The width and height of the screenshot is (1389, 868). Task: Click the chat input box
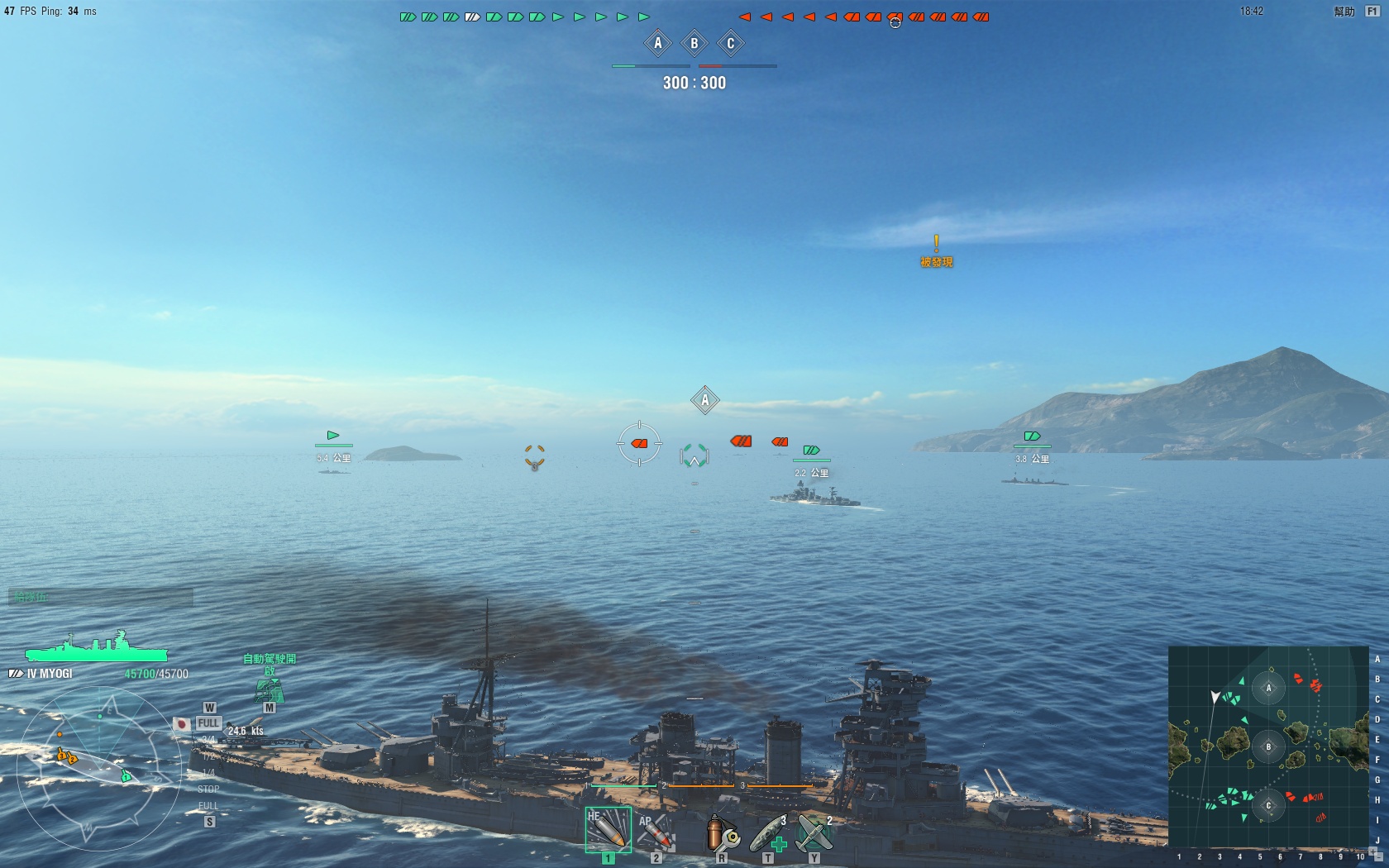101,597
